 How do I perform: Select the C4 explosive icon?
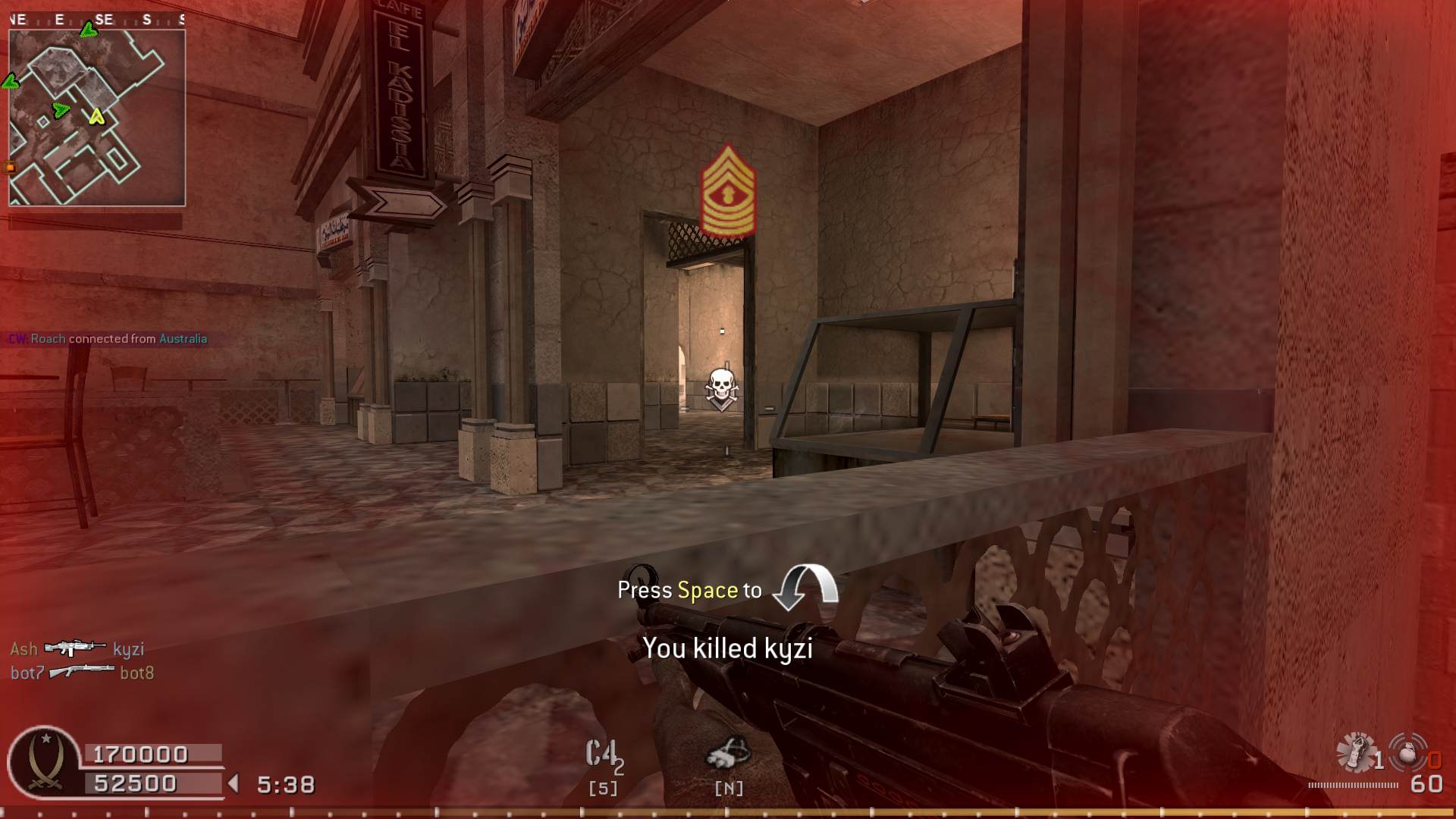[604, 755]
